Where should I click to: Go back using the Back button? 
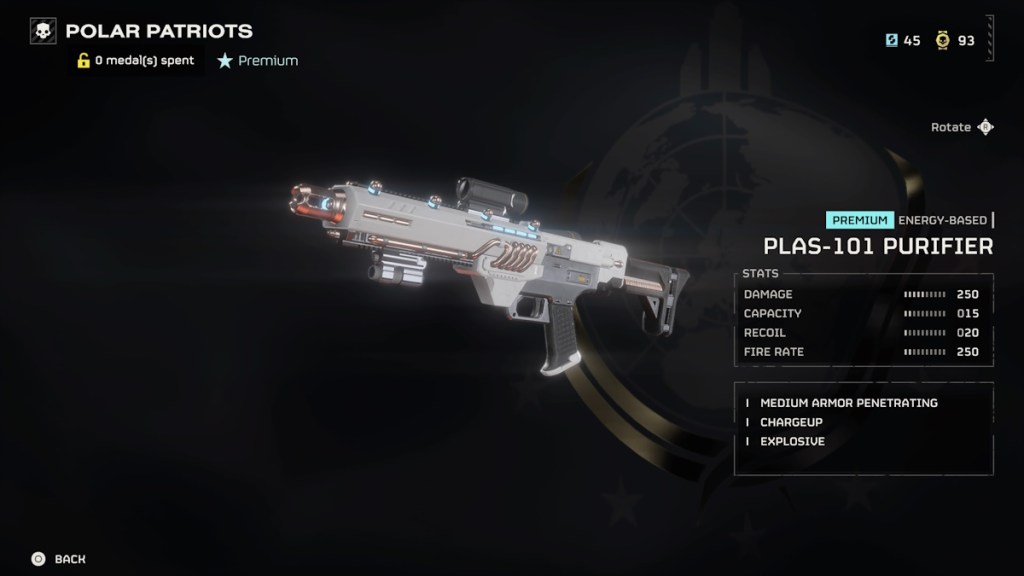point(58,559)
